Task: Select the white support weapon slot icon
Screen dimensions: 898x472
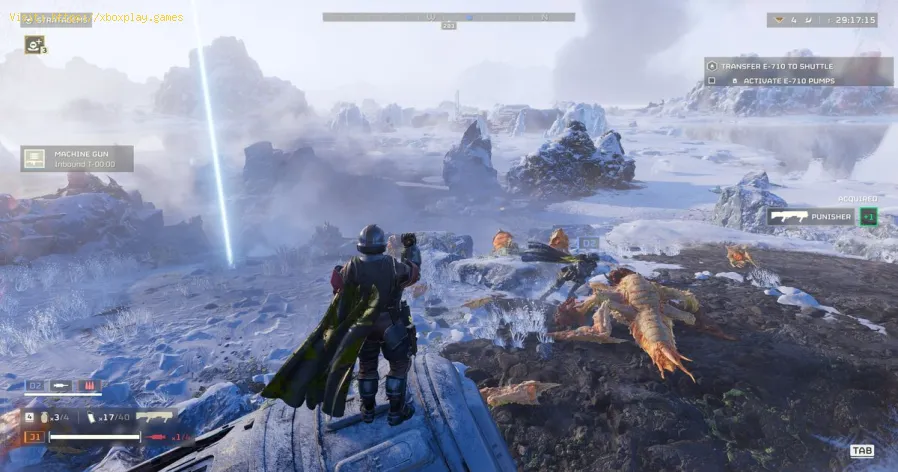Action: (62, 385)
